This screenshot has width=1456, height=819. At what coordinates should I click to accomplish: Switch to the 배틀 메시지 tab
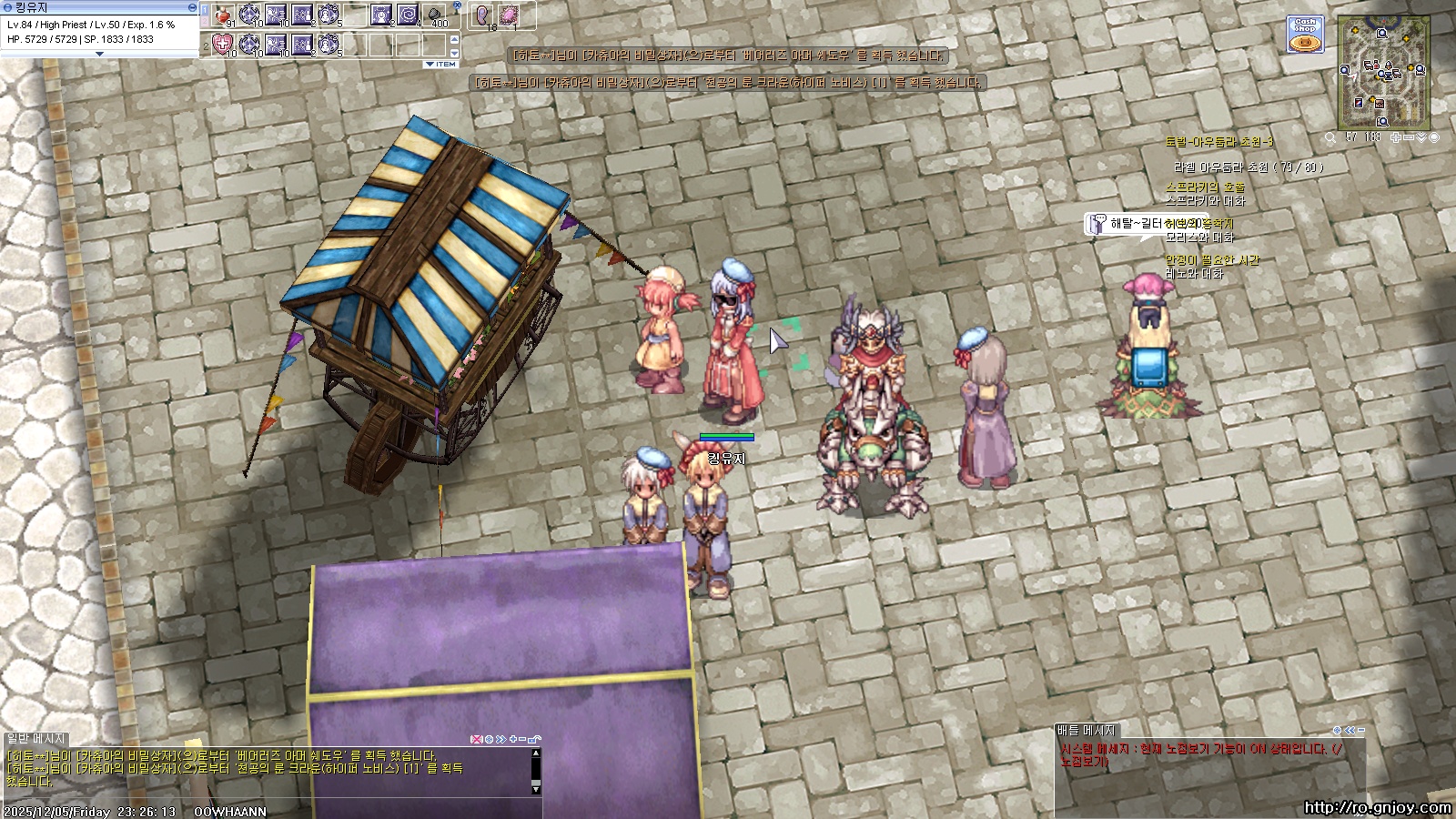coord(1086,731)
